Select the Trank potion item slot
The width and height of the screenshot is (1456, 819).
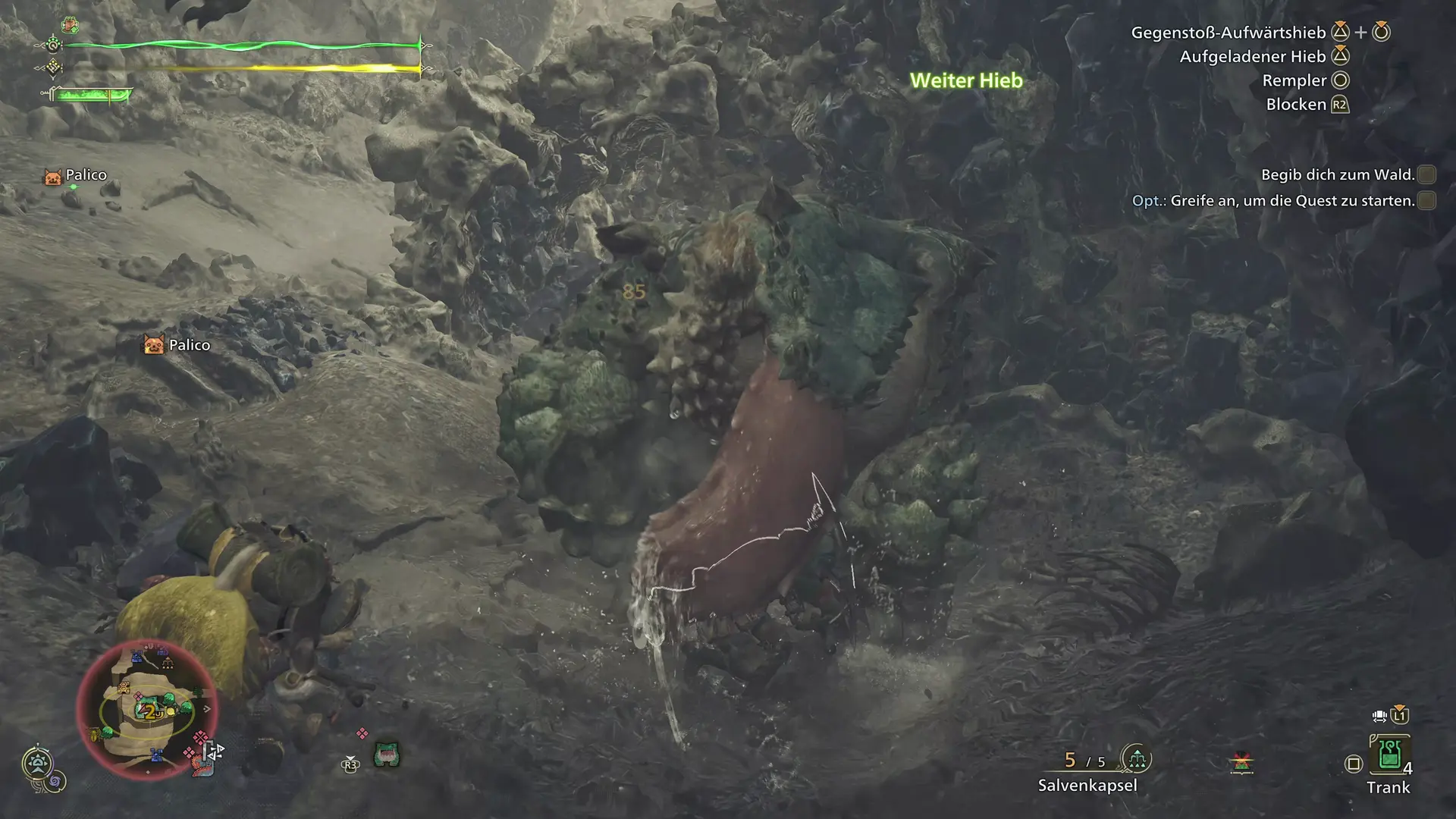tap(1389, 754)
